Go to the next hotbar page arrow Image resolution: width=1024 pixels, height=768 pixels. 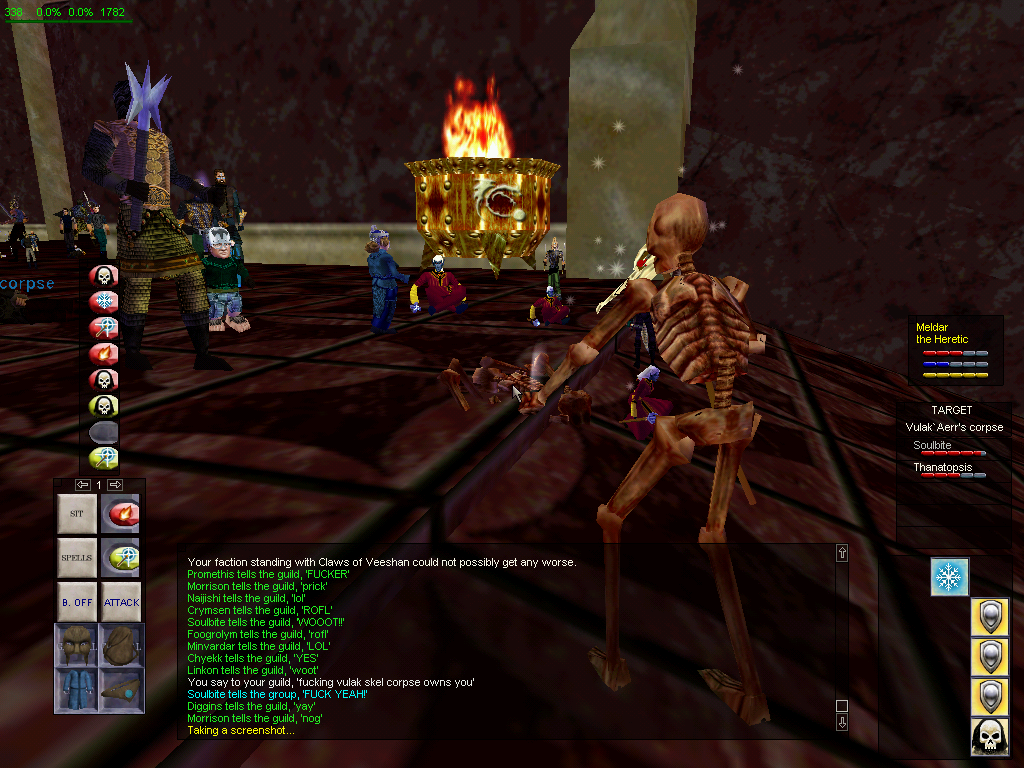pyautogui.click(x=116, y=485)
